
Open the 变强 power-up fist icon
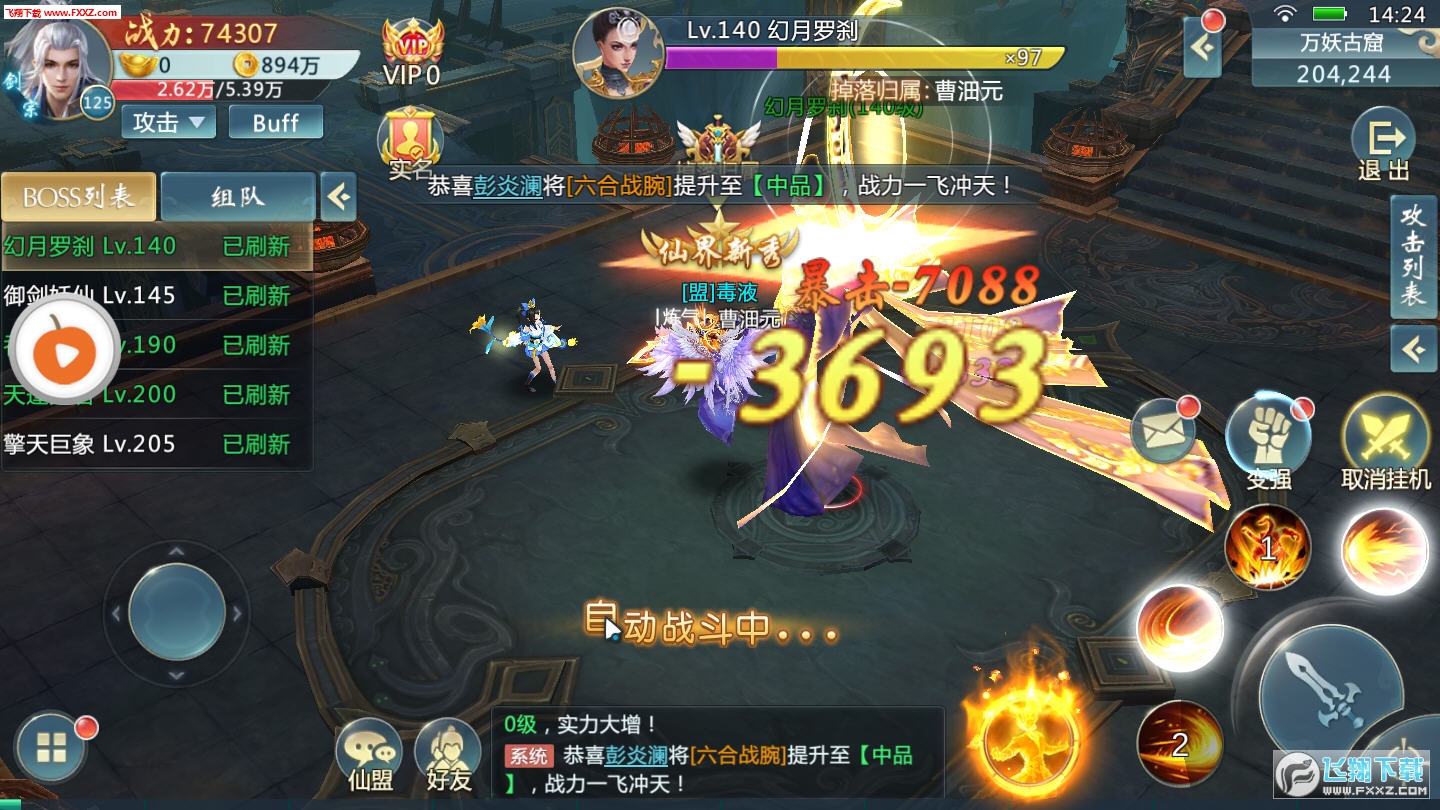(1268, 438)
